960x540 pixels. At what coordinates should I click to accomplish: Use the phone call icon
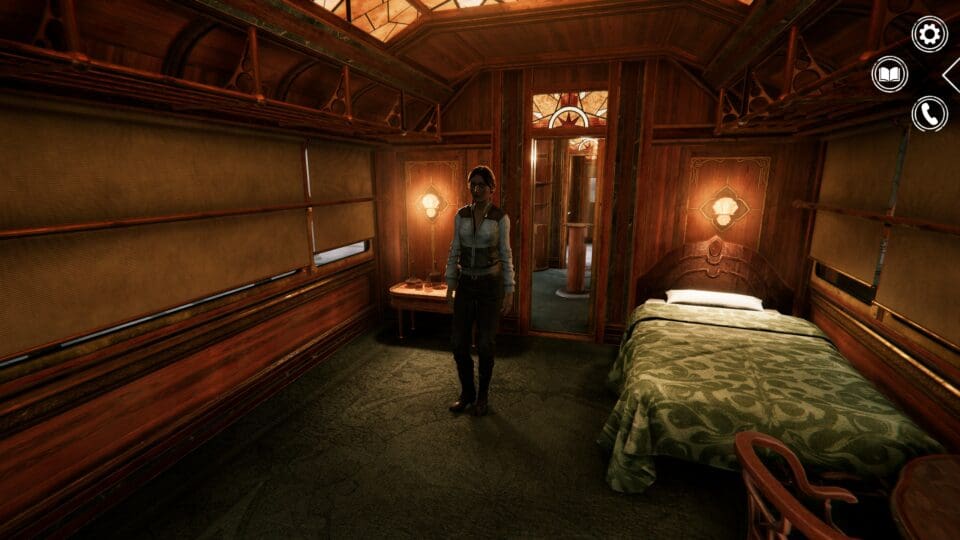coord(929,114)
